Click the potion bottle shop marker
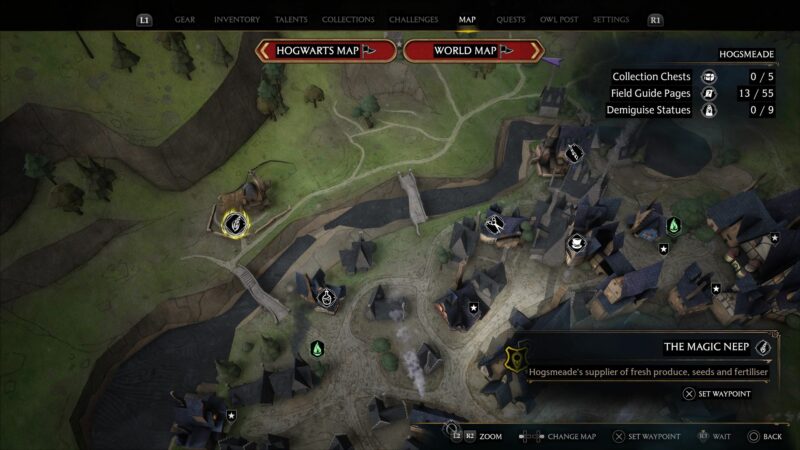The image size is (800, 450). pyautogui.click(x=326, y=297)
